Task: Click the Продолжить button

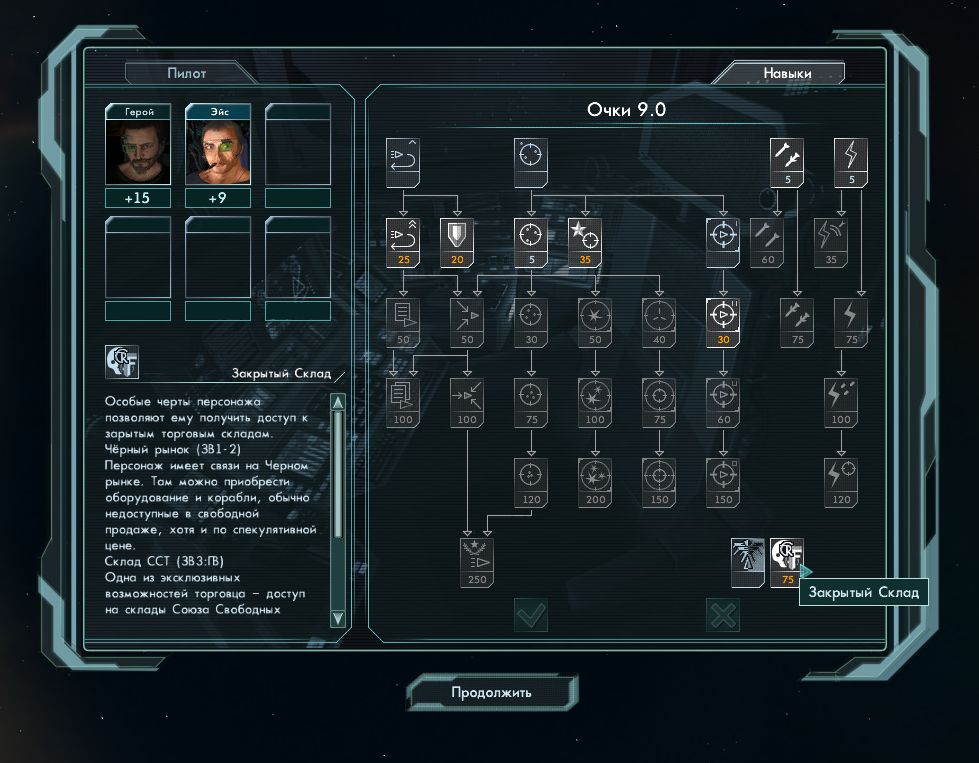Action: 491,692
